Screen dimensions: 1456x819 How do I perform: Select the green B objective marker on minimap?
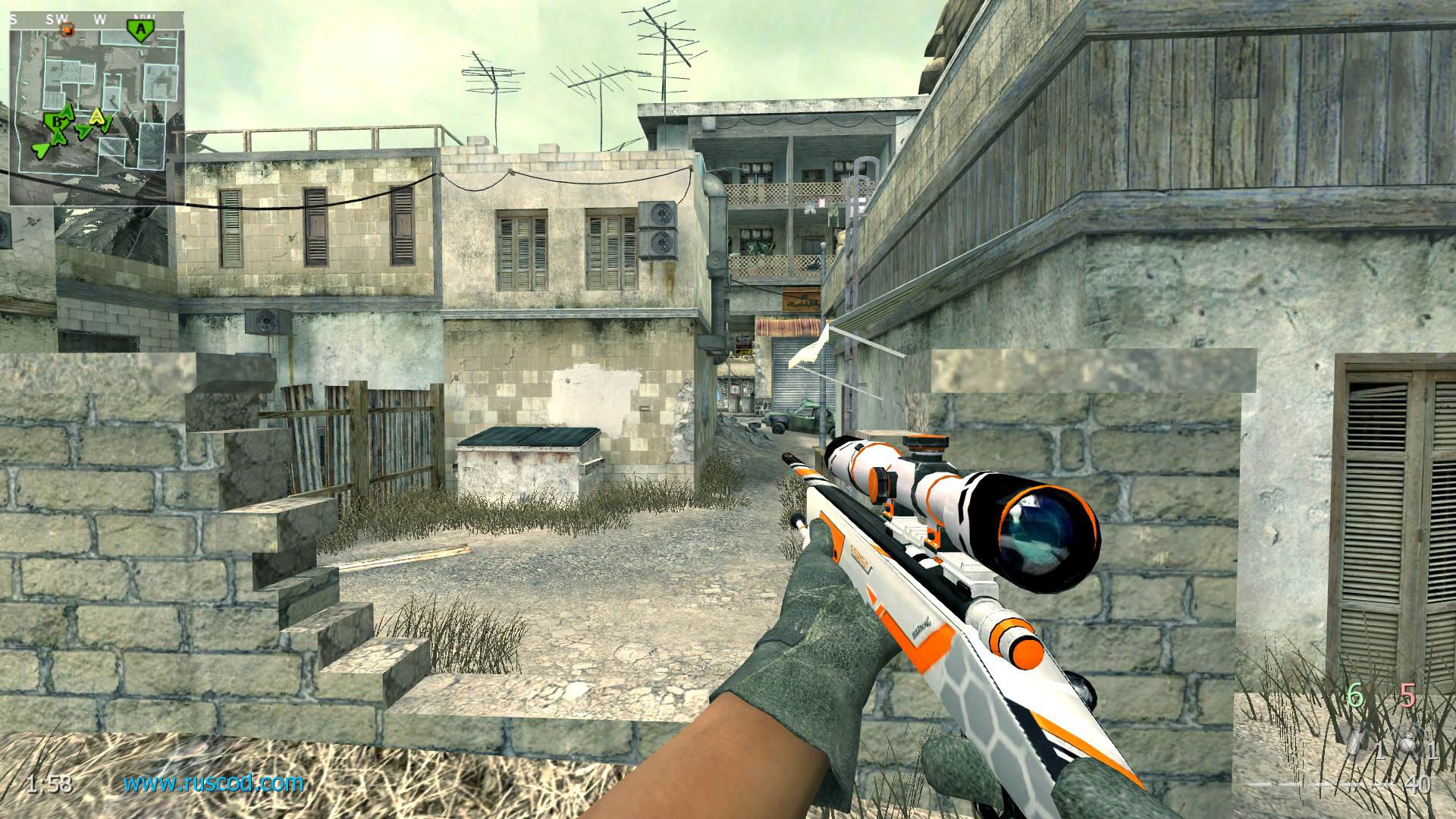tap(54, 121)
